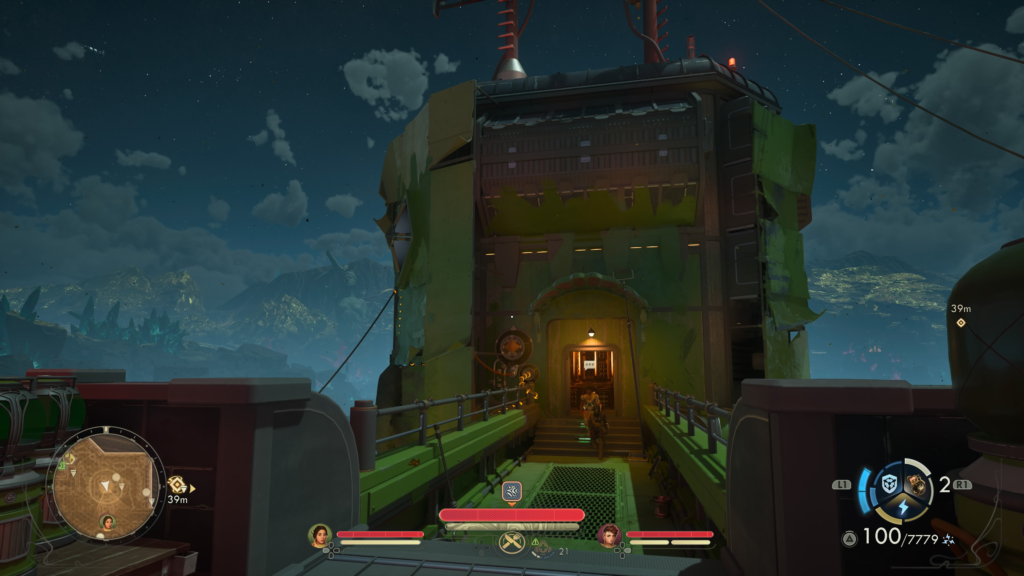Trigger the lightning bolt ability
Screen dimensions: 1024x576
click(902, 506)
